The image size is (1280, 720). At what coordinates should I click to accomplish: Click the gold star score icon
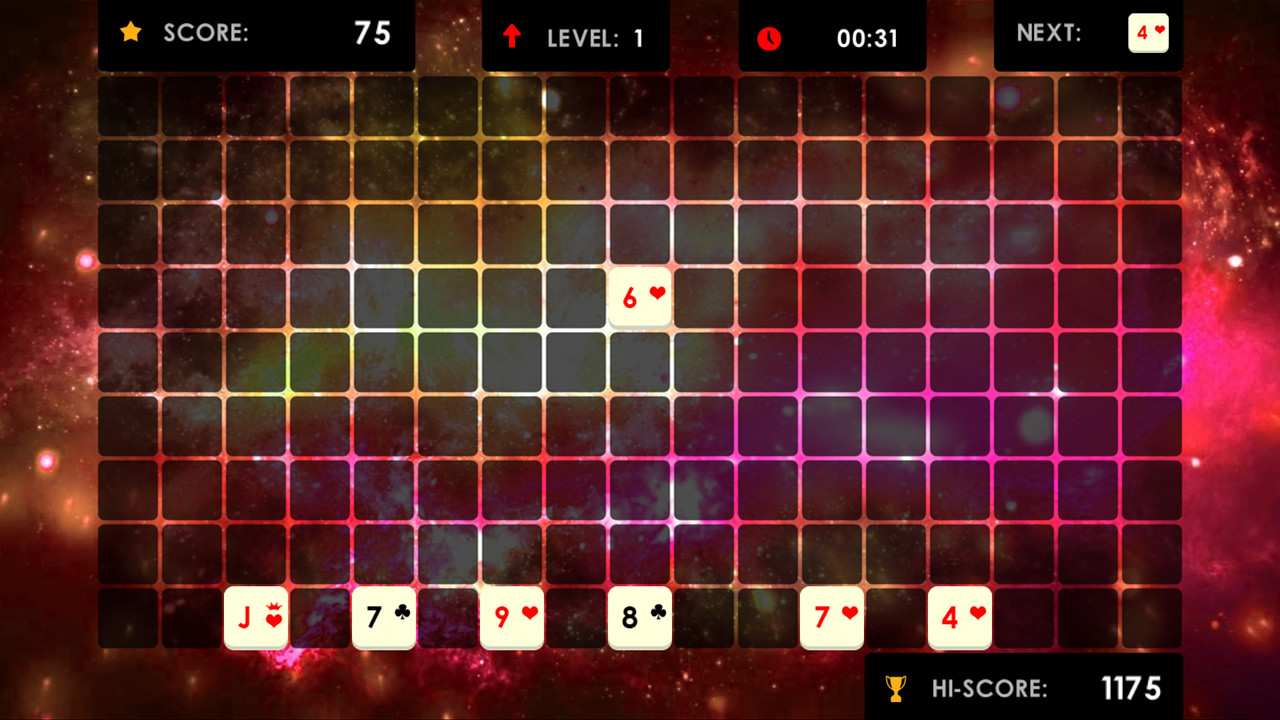[x=131, y=33]
